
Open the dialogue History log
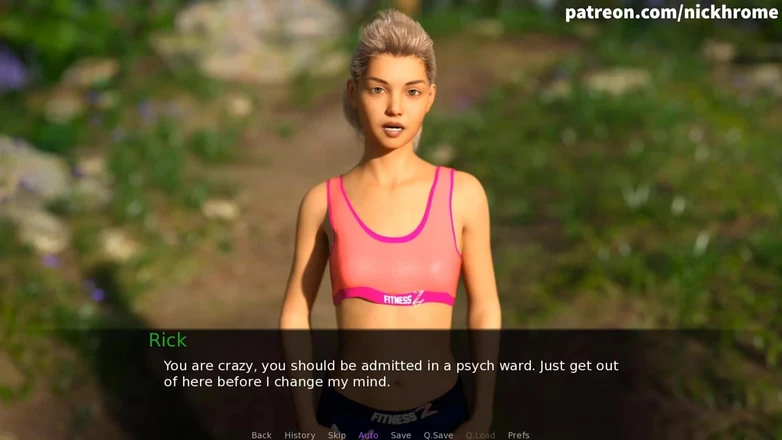tap(299, 435)
